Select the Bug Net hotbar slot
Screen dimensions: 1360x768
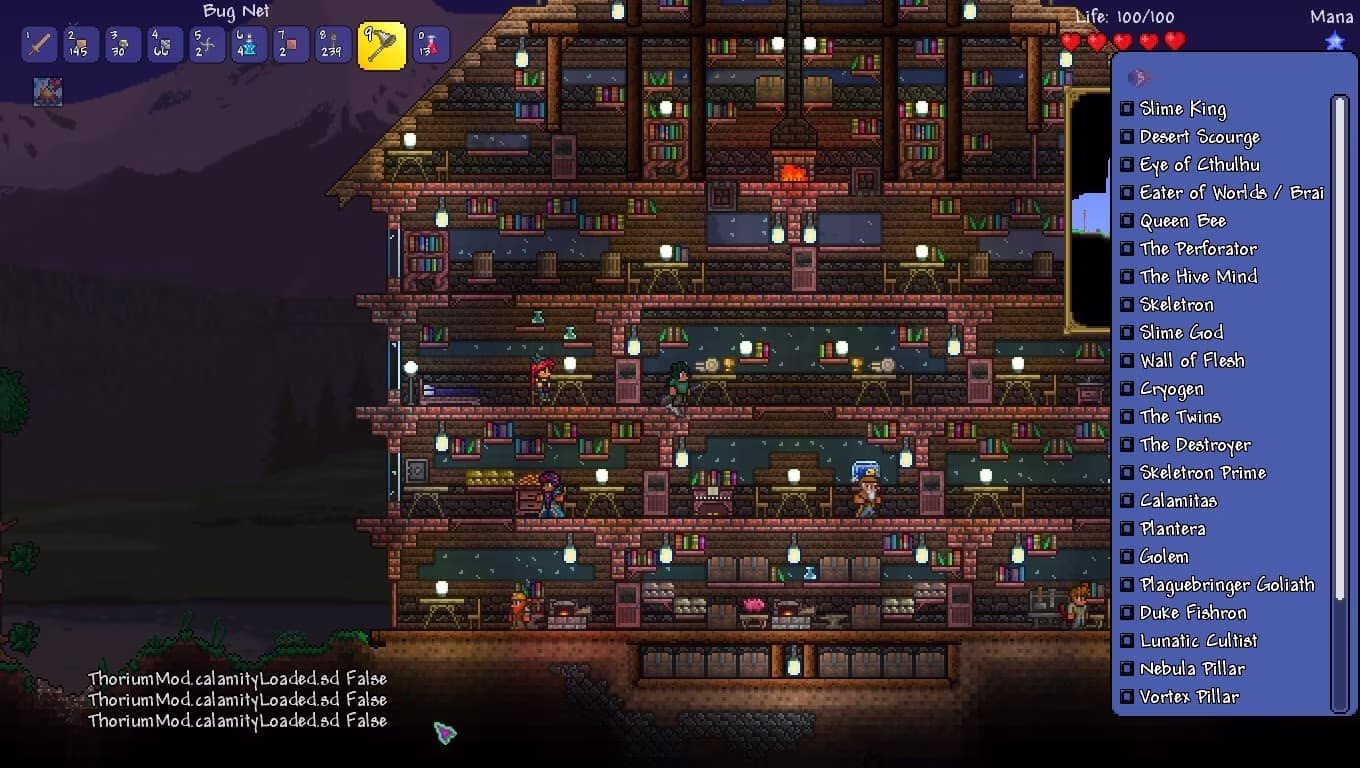tap(381, 46)
